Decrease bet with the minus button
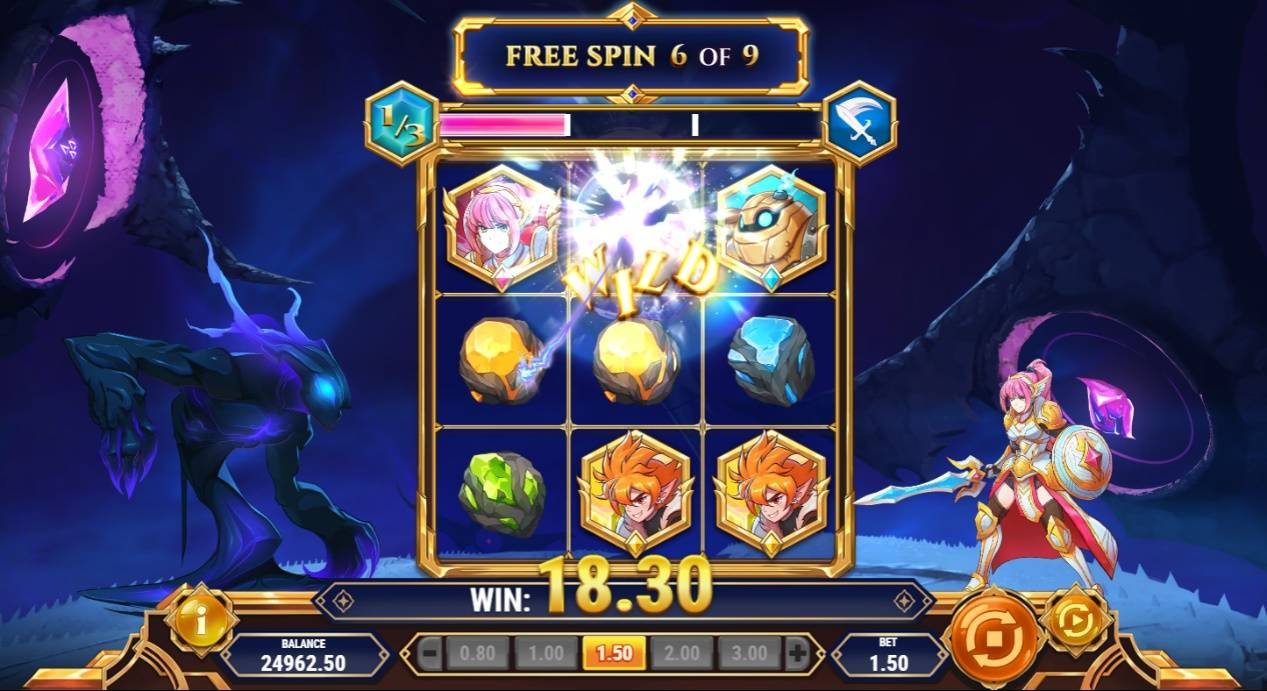Viewport: 1267px width, 691px height. (429, 654)
